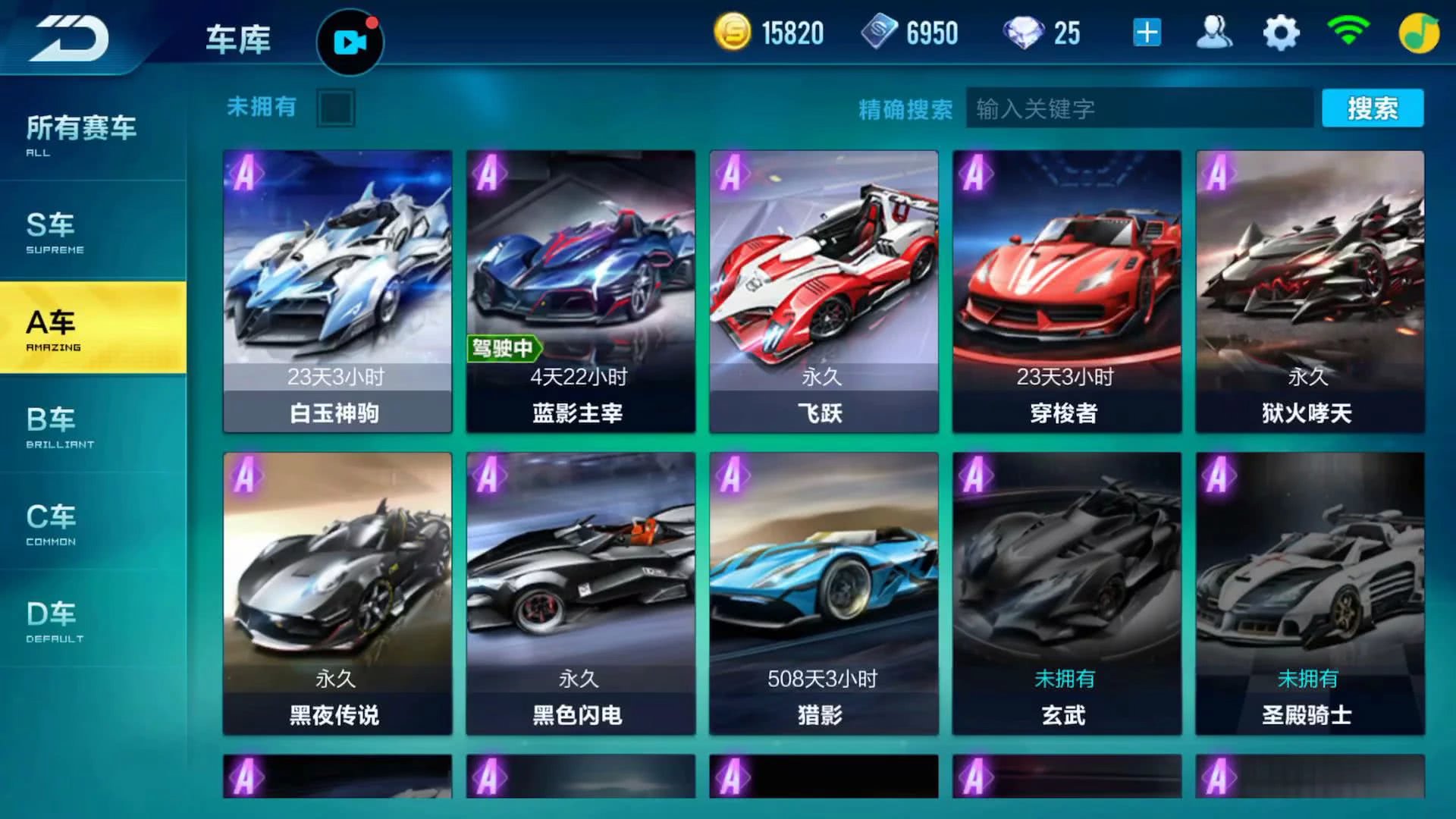Open the video recording feature icon

tap(350, 42)
